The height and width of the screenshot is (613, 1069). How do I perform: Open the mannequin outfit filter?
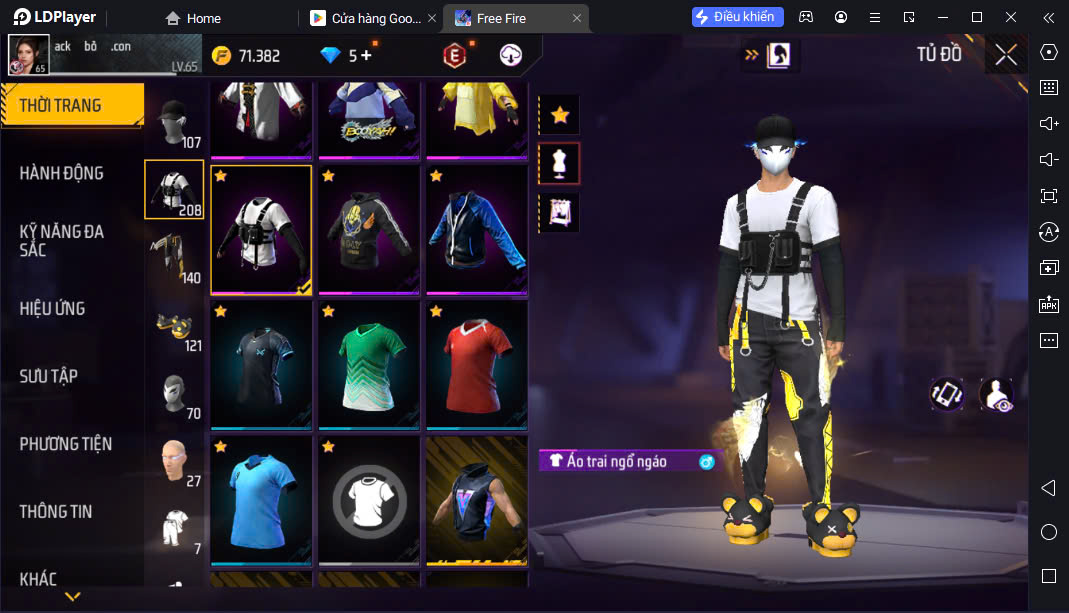point(559,164)
